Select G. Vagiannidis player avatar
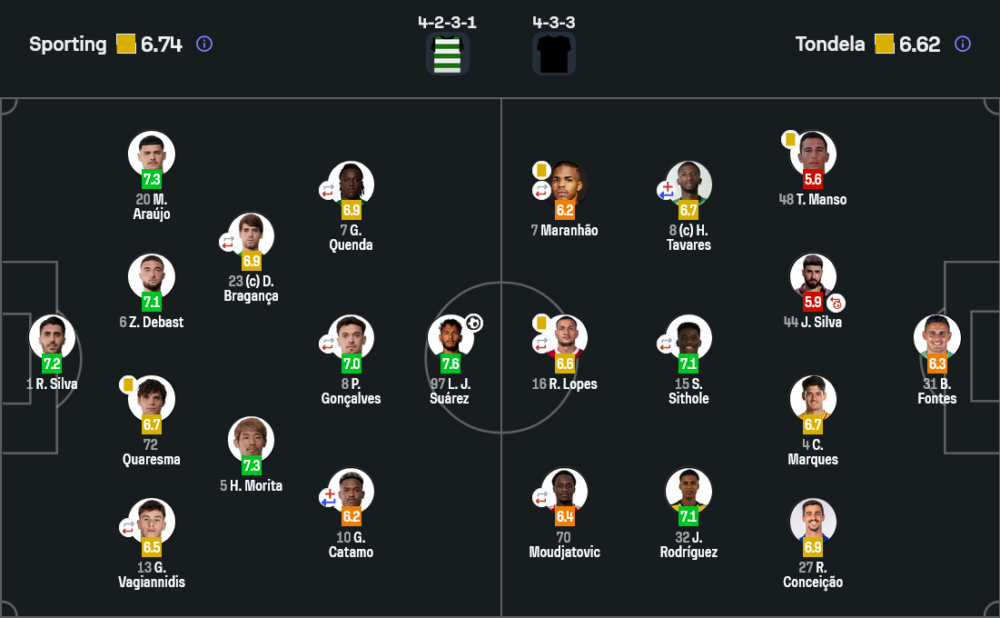1000x618 pixels. click(152, 522)
